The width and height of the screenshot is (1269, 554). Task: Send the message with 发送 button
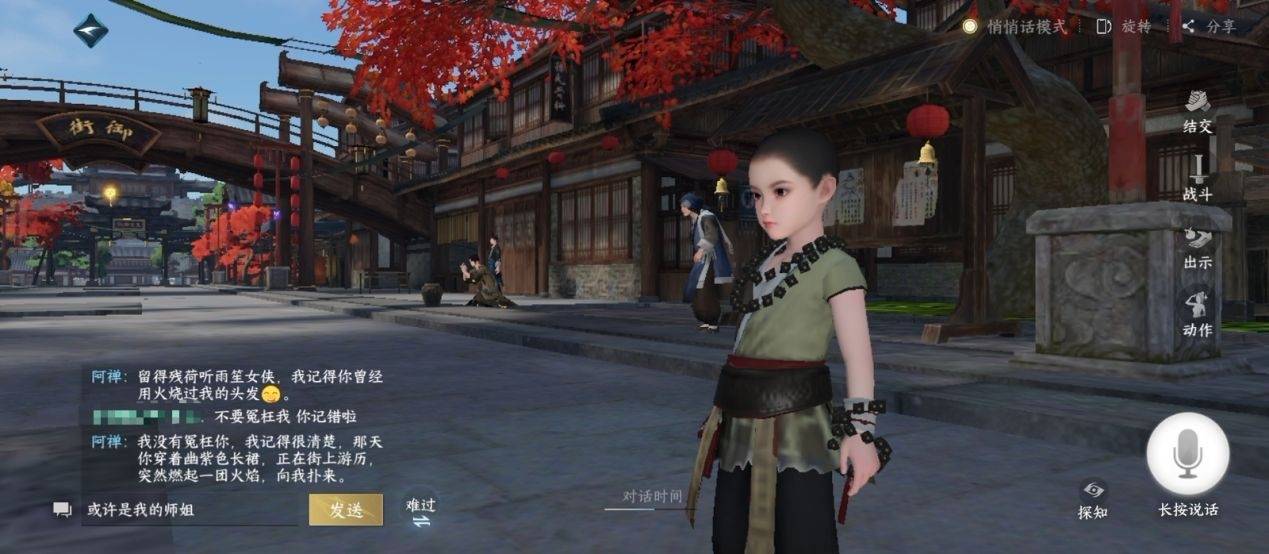(346, 509)
